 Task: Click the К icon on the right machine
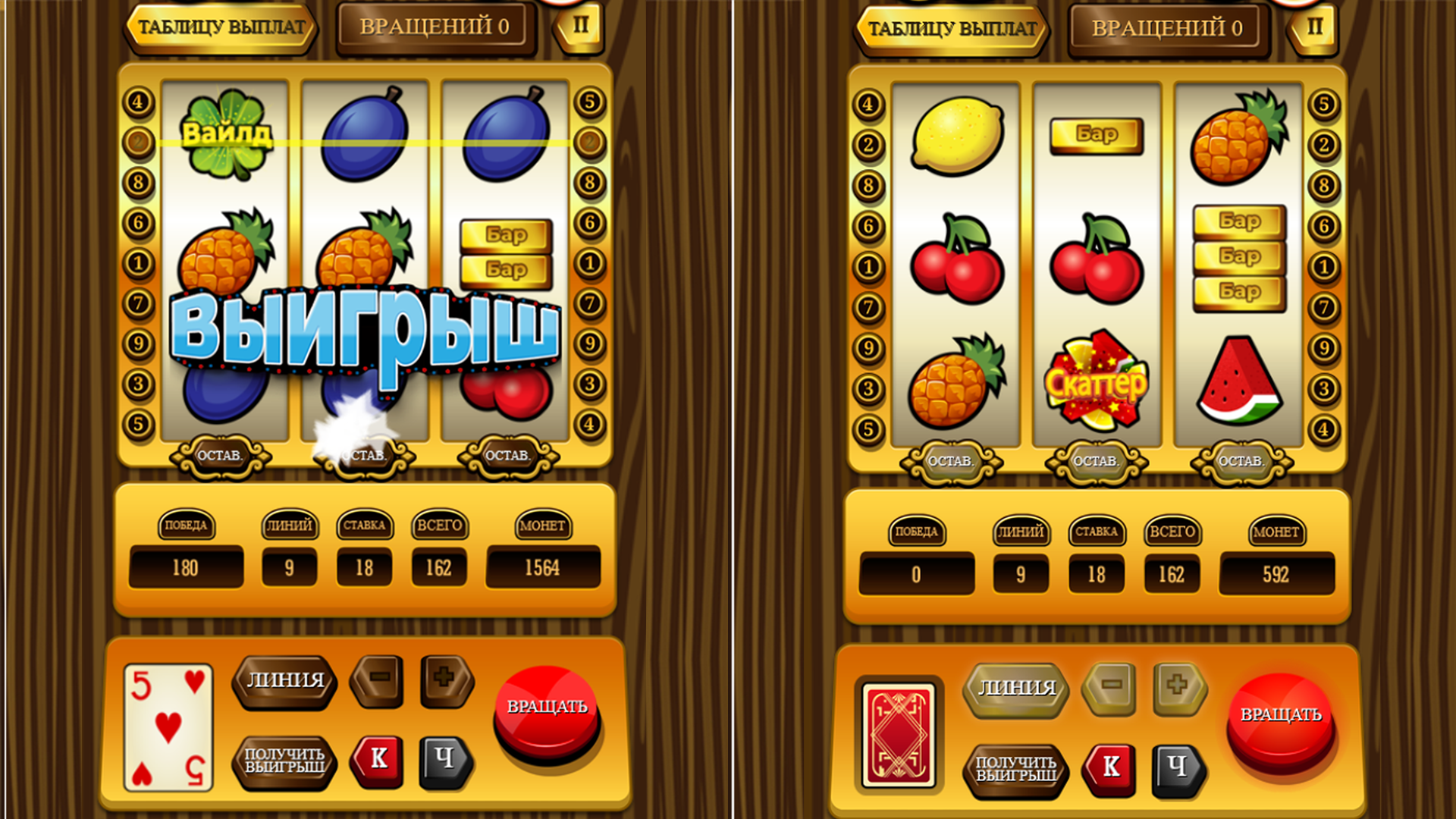pos(1110,767)
